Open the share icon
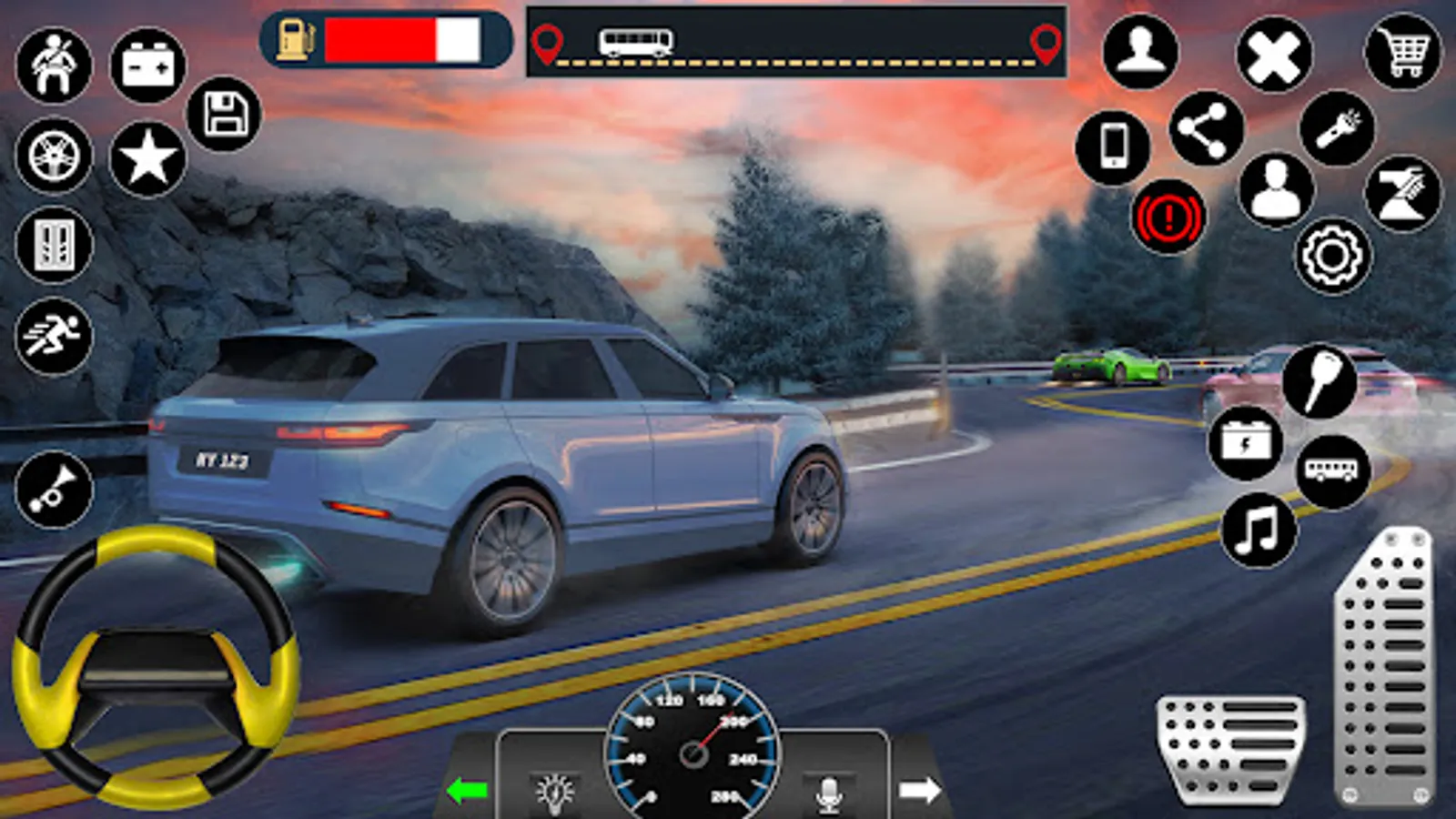Screen dimensions: 1456x819 [1207, 128]
